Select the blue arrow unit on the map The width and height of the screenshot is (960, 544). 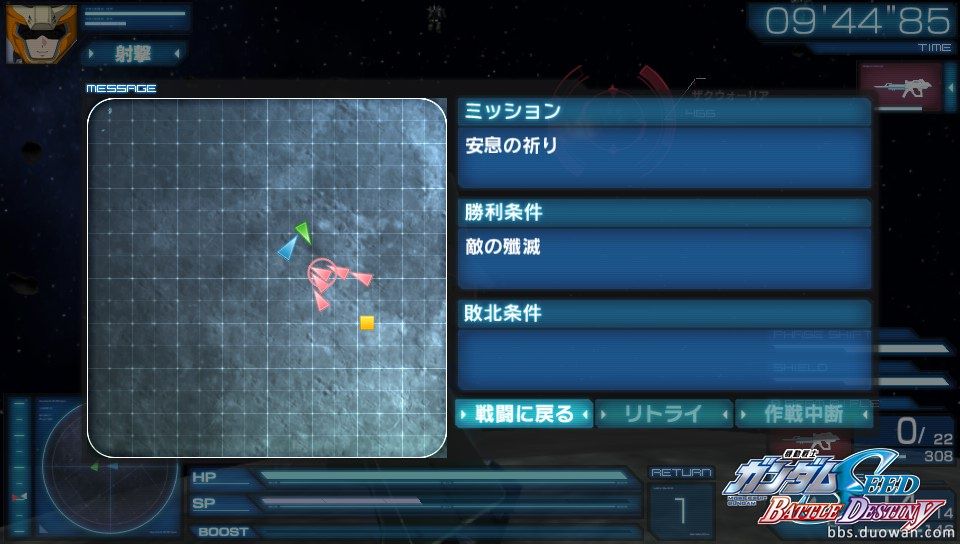tap(288, 249)
